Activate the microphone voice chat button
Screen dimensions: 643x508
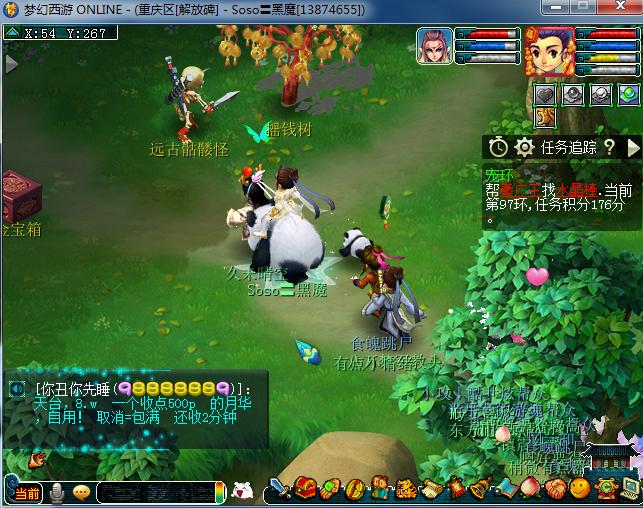click(x=58, y=492)
